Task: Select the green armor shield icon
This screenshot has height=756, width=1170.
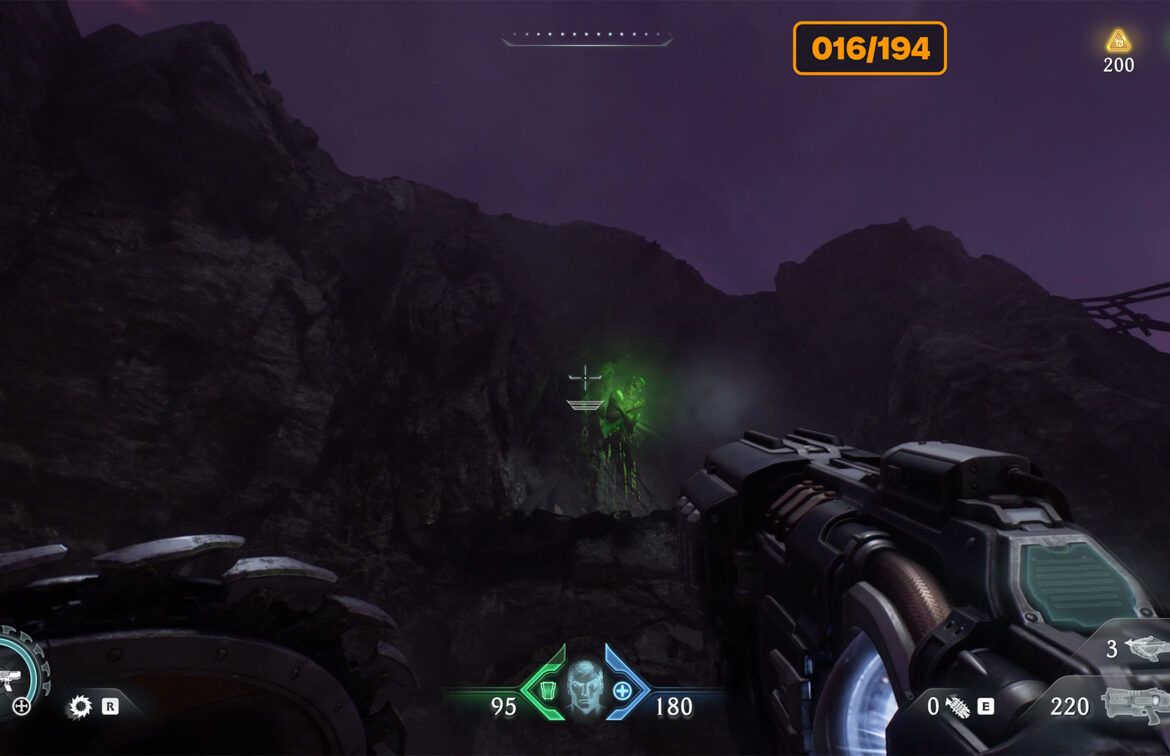Action: pos(547,689)
